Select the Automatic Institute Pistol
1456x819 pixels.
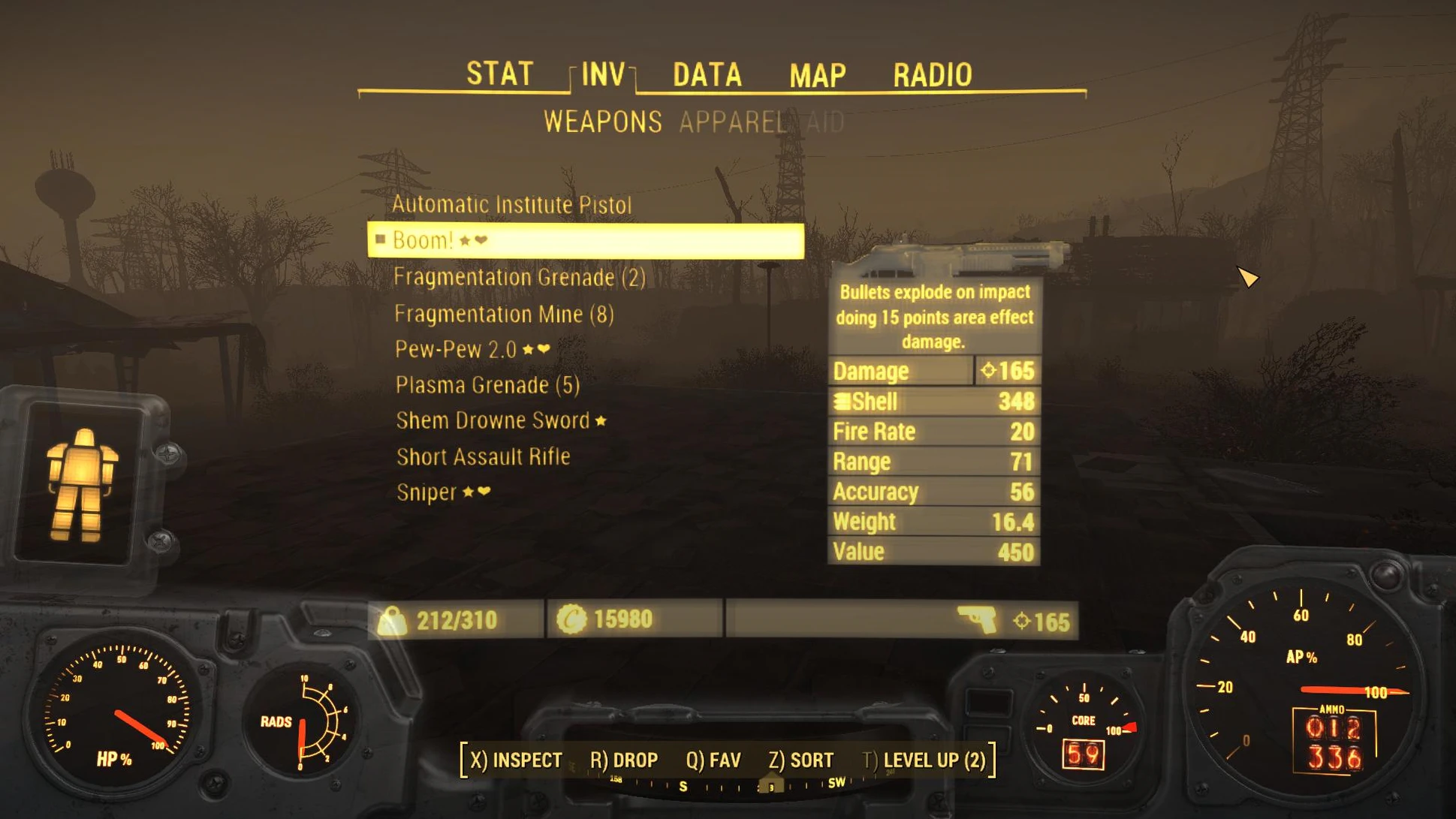pyautogui.click(x=511, y=204)
